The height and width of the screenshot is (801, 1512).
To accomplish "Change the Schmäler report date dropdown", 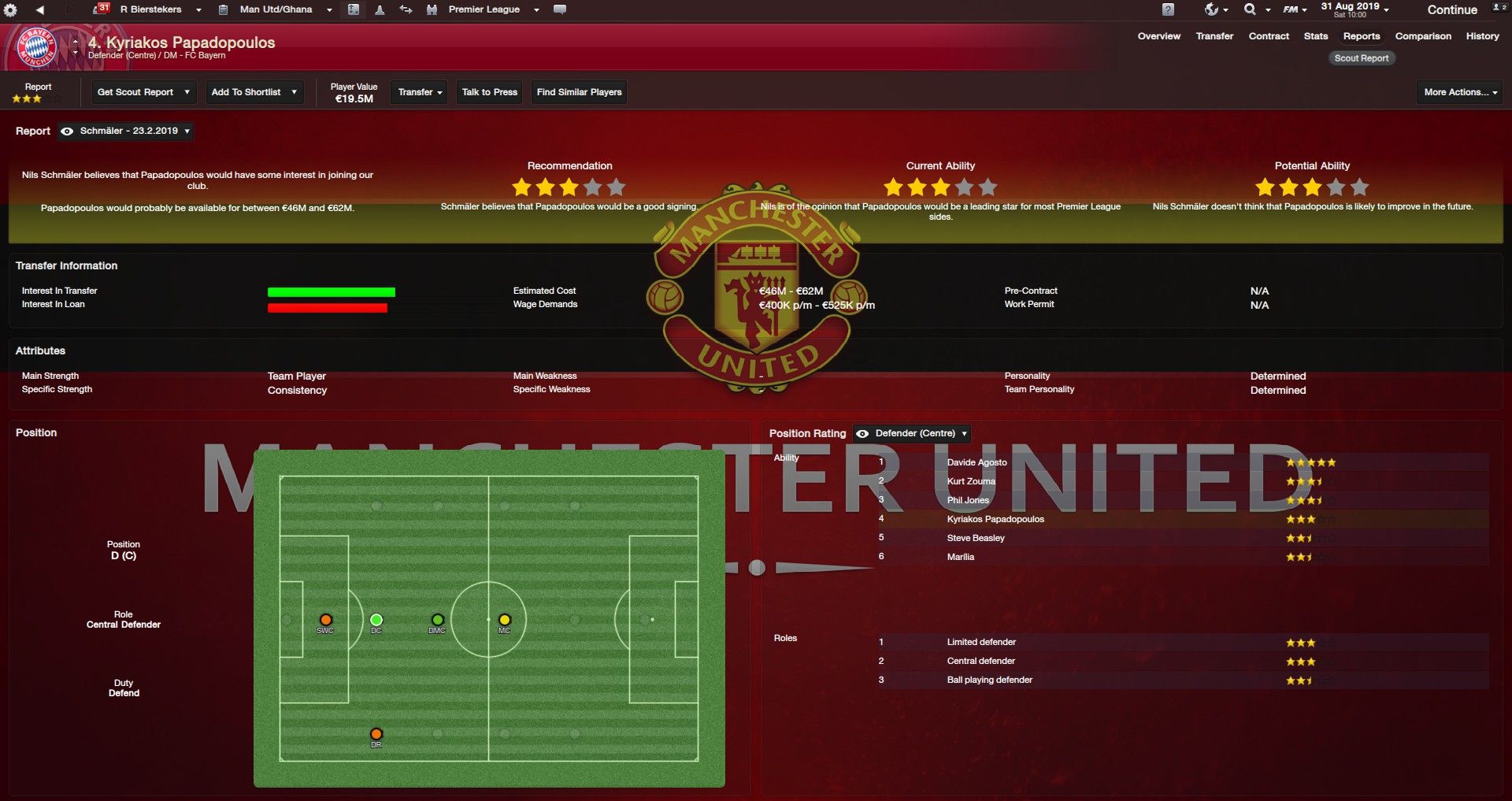I will click(127, 131).
